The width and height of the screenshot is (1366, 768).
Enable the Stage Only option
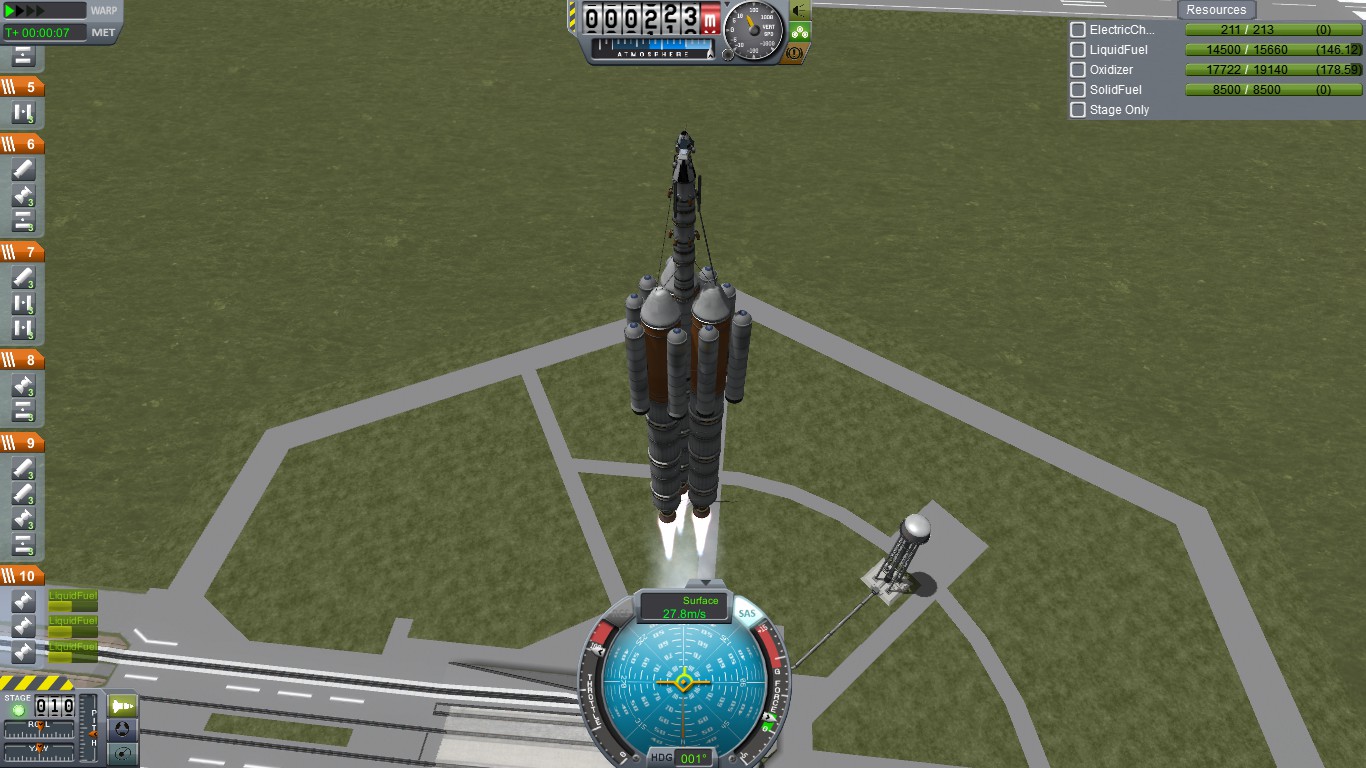point(1078,110)
